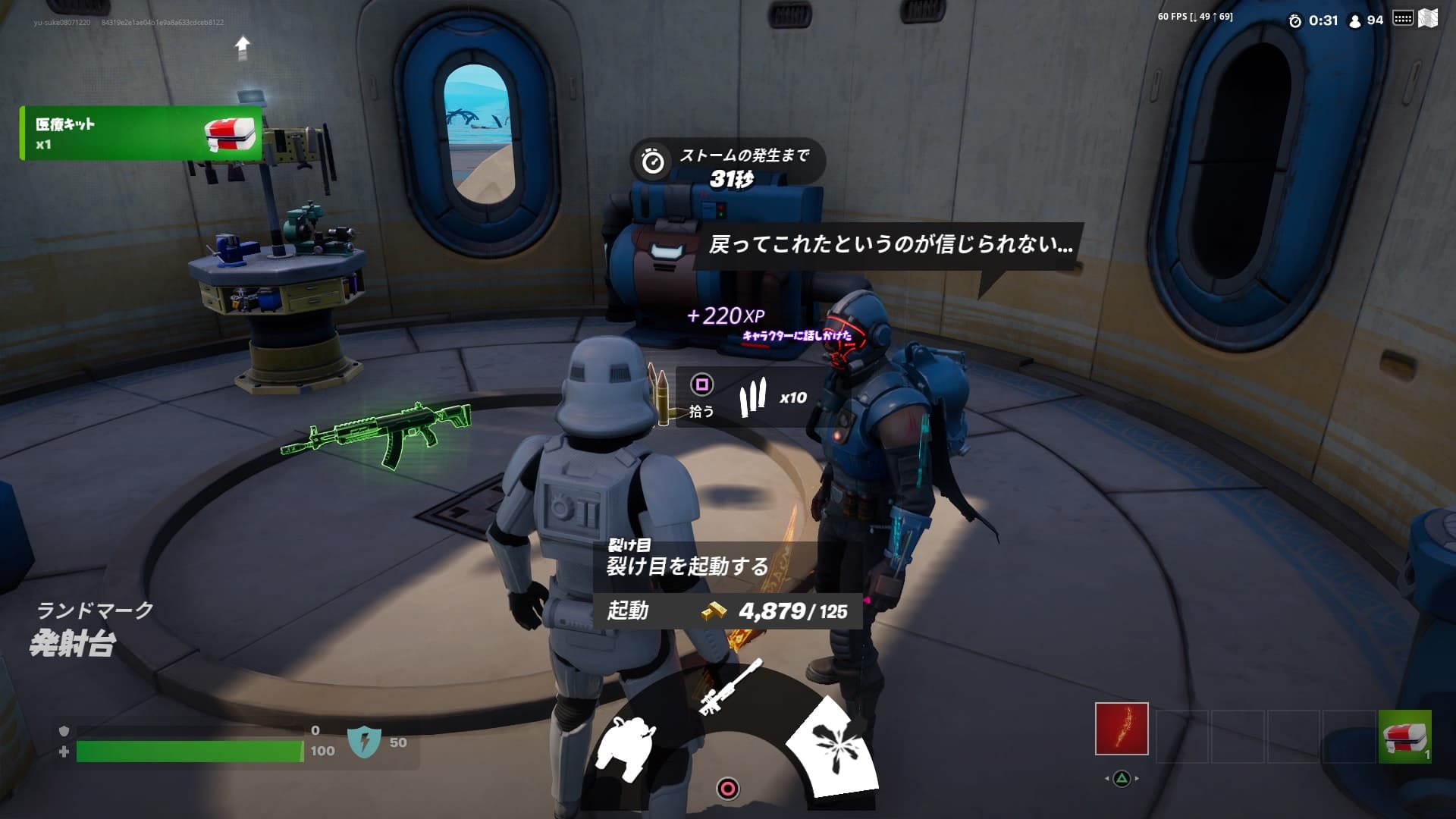The height and width of the screenshot is (819, 1456).
Task: Click the keyboard icon in the top bar
Action: (x=1403, y=19)
